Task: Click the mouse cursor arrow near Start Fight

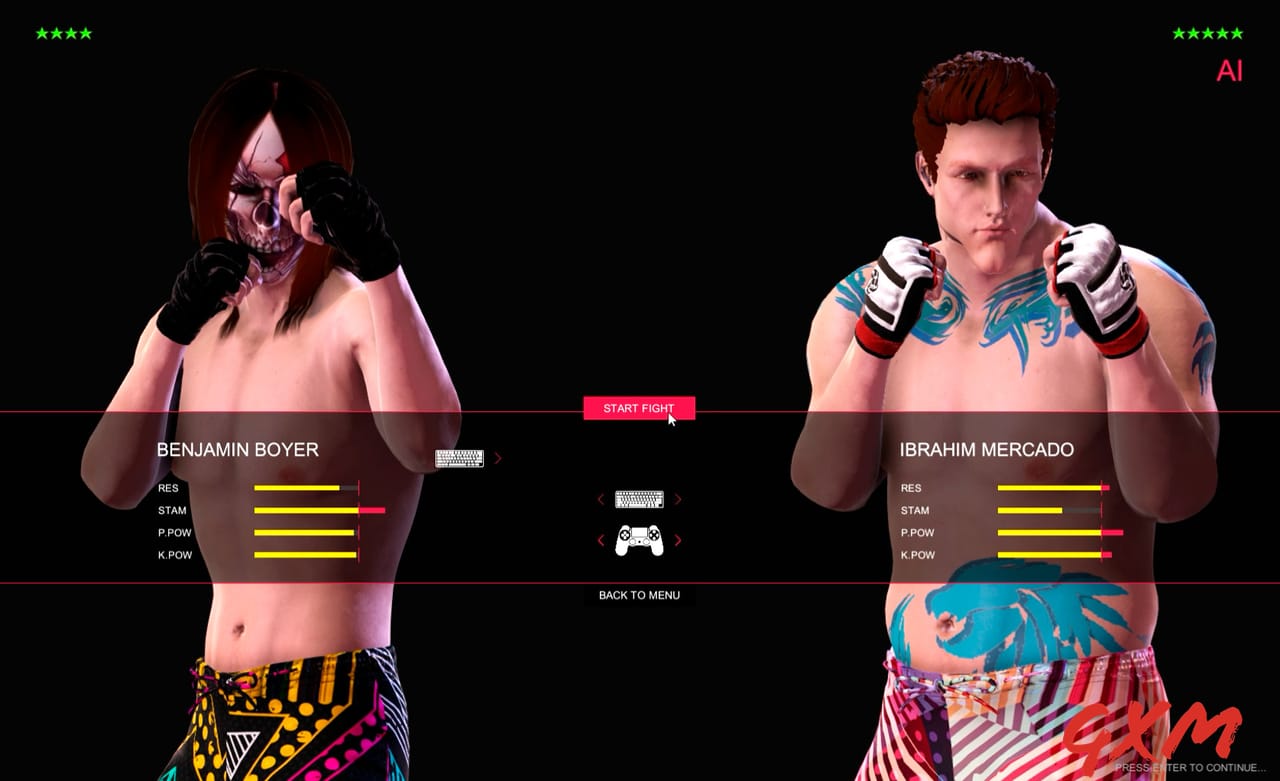Action: 670,419
